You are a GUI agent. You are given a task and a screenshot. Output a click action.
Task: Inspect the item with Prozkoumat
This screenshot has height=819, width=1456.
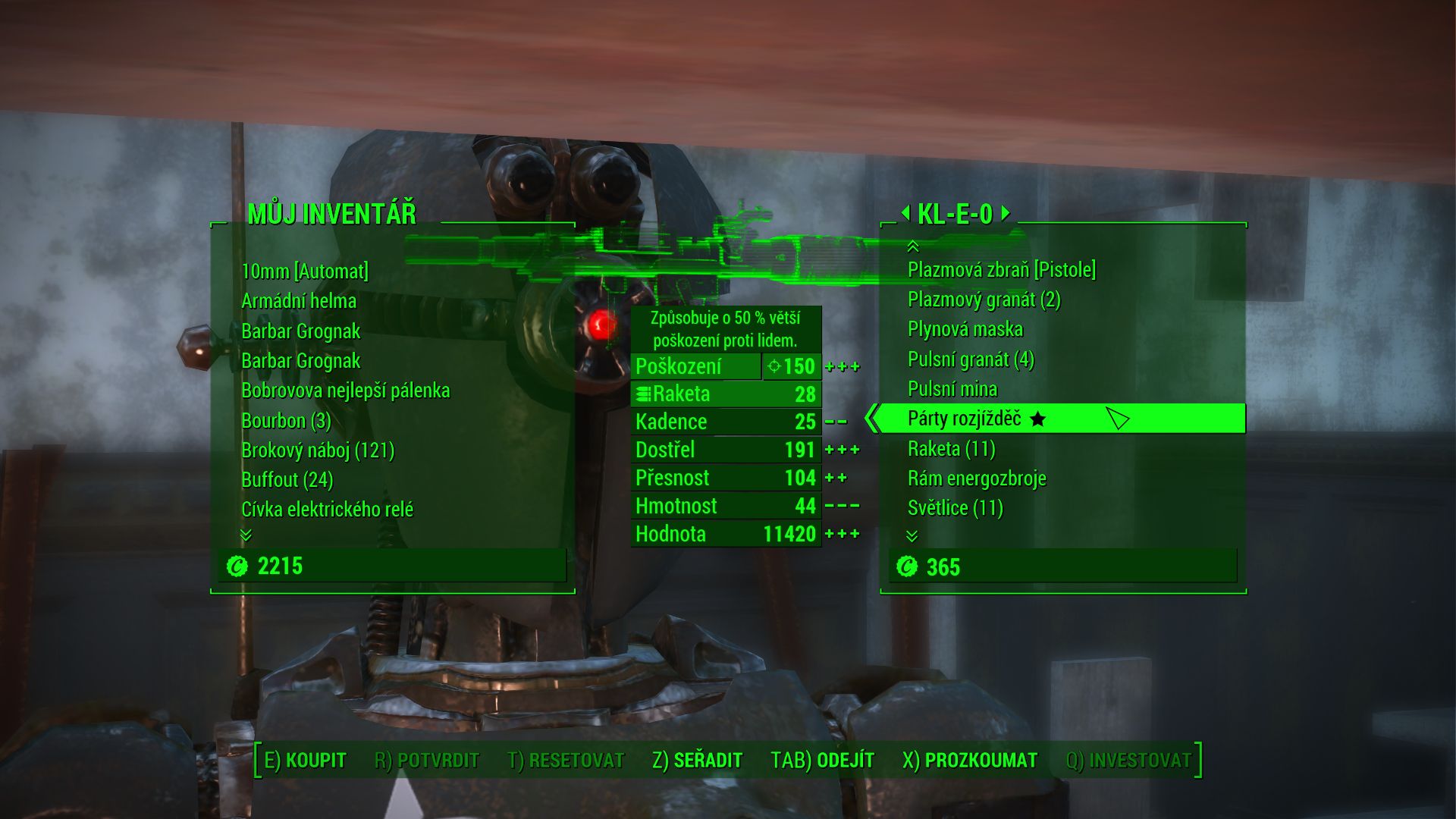[x=969, y=760]
